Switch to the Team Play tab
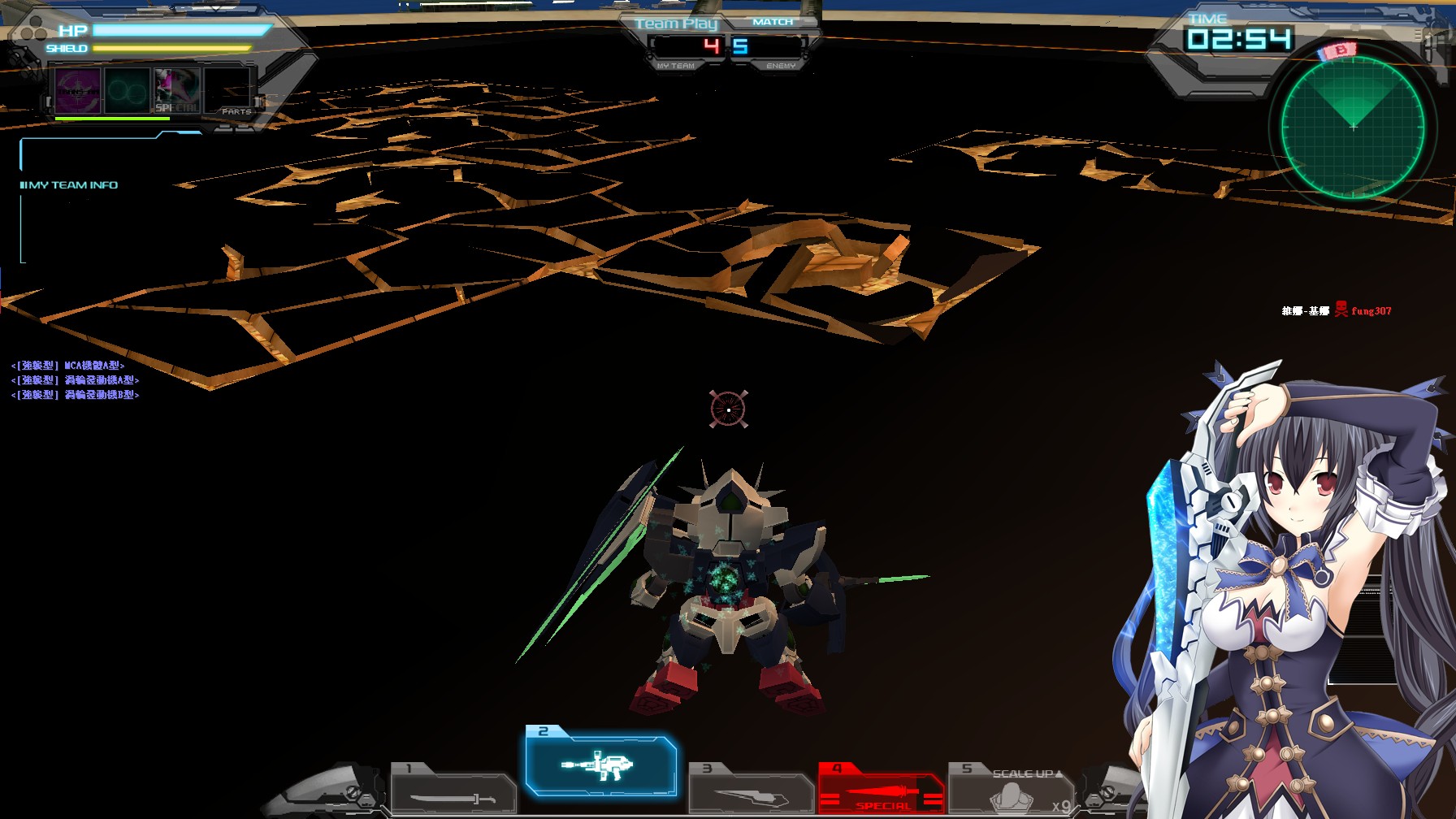Viewport: 1456px width, 819px height. 676,24
